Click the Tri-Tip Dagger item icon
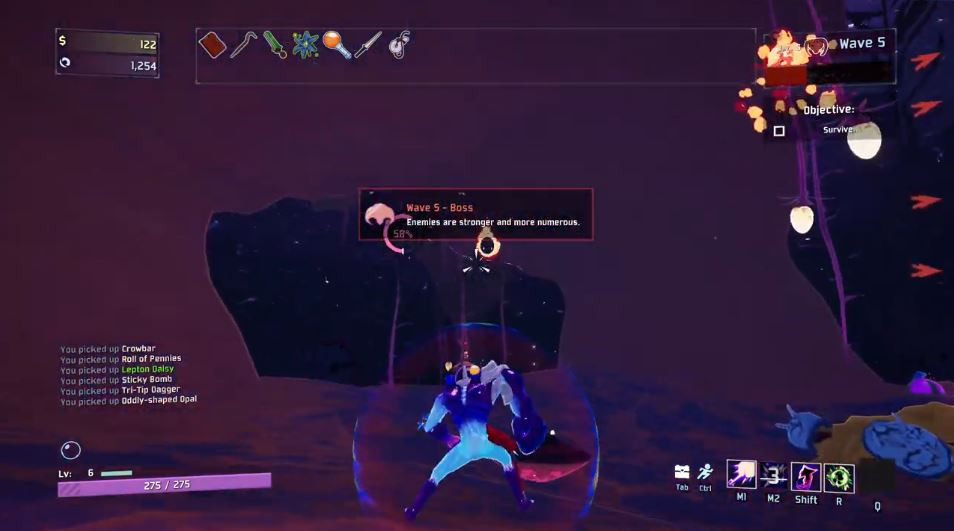 coord(367,45)
